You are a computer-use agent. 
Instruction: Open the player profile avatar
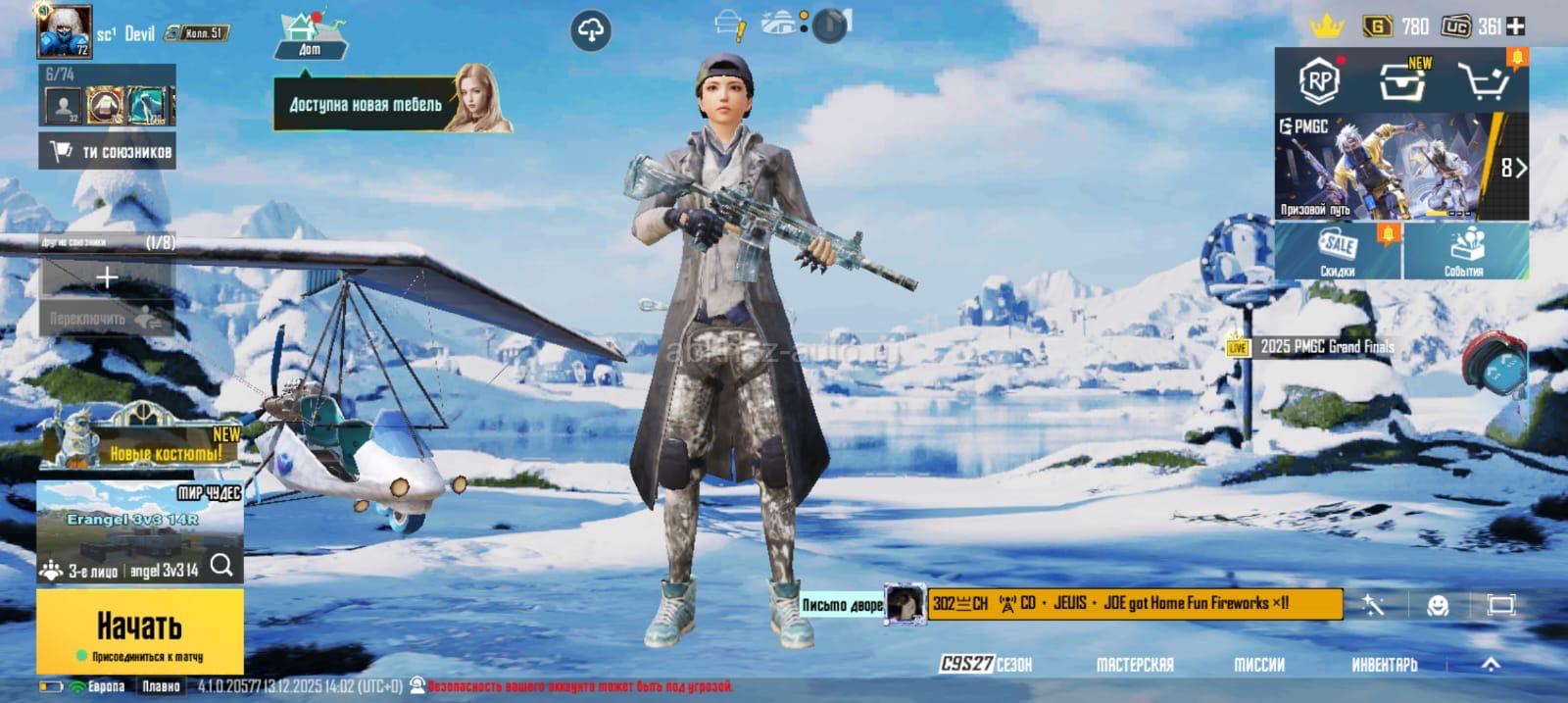point(65,31)
